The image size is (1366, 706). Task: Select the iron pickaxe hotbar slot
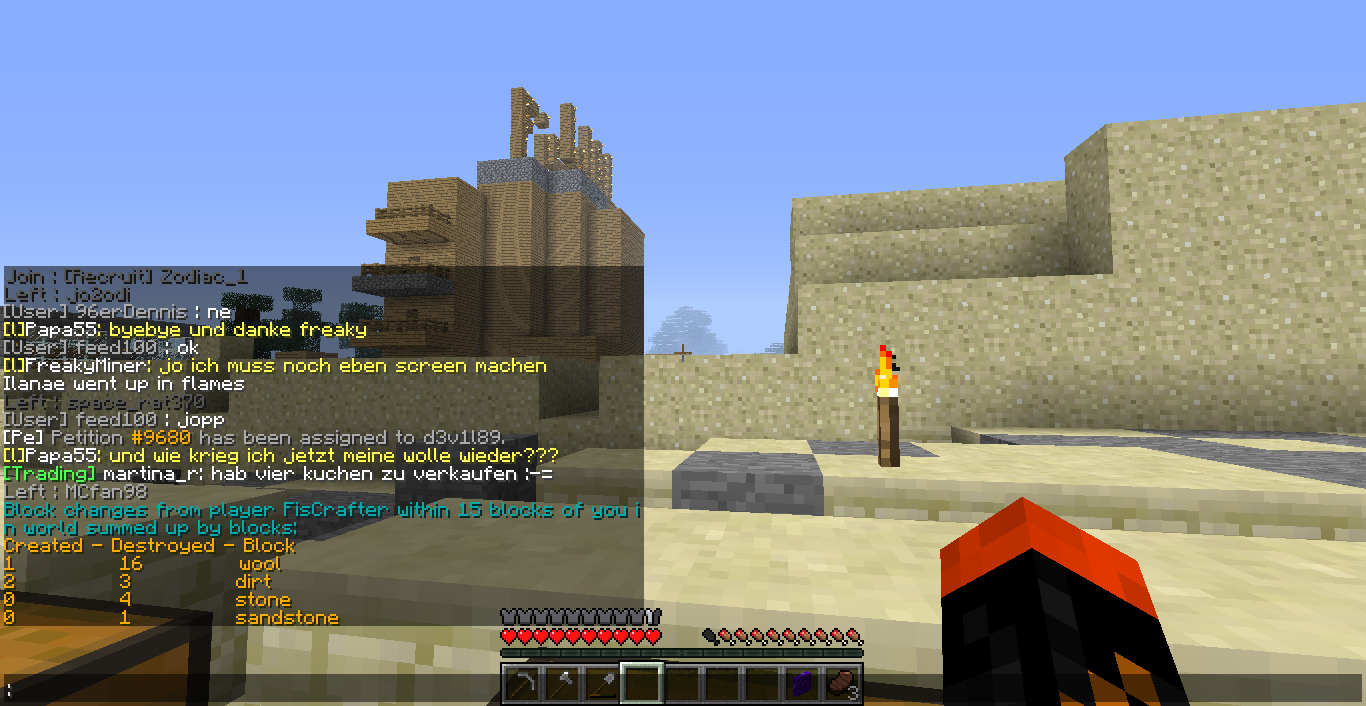point(521,685)
